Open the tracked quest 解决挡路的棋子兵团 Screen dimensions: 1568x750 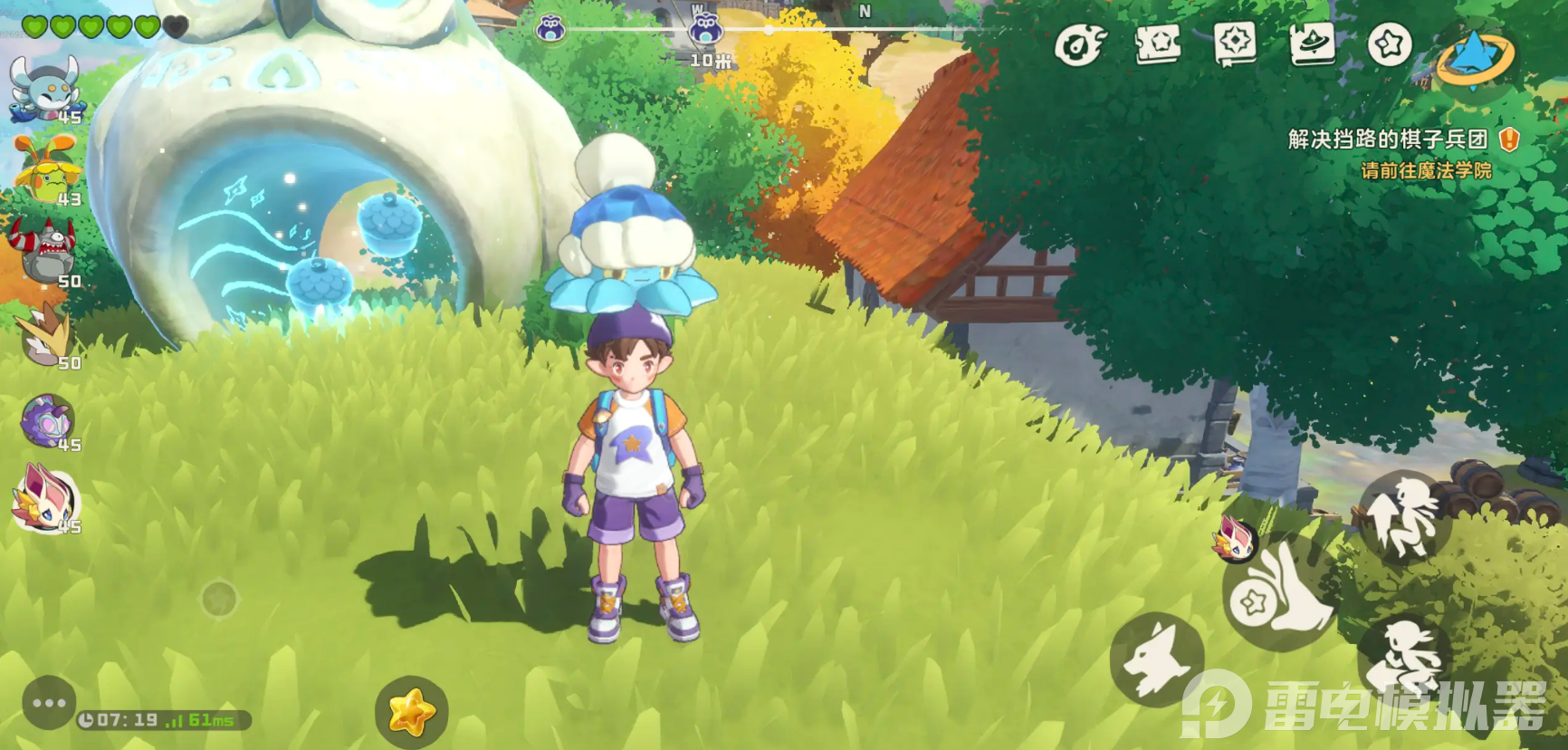pos(1388,139)
